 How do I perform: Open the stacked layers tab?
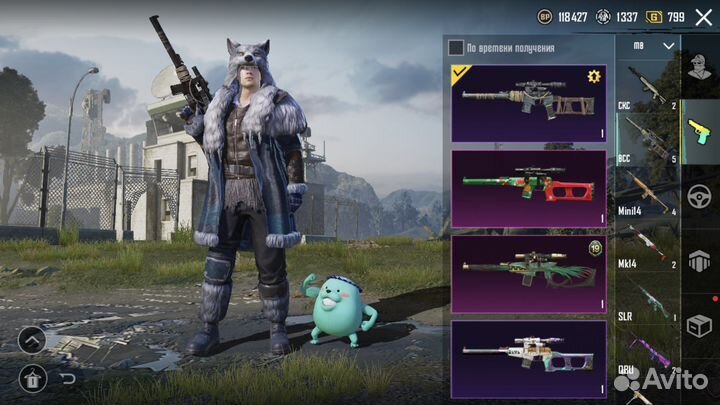700,258
